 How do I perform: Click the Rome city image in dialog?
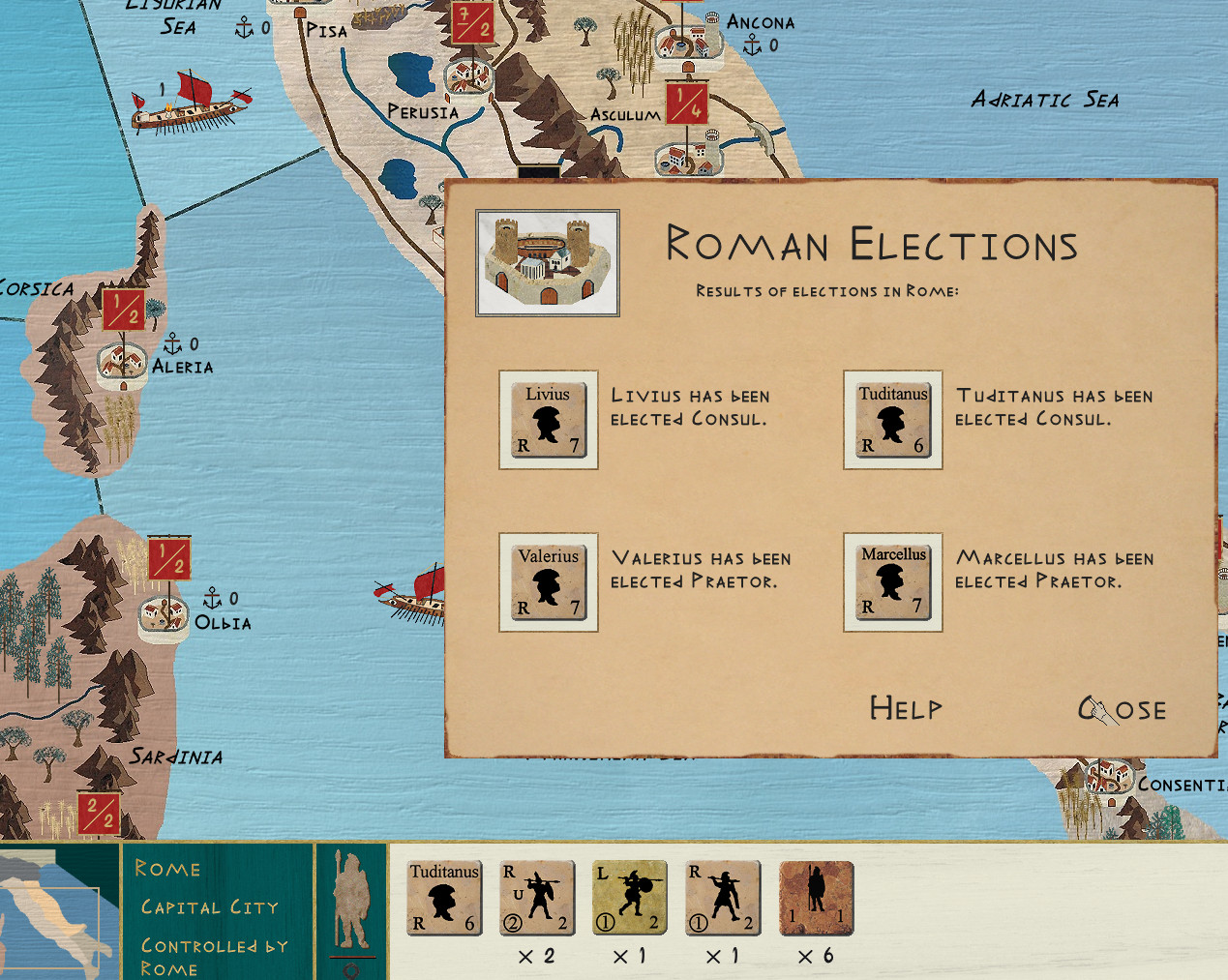548,263
